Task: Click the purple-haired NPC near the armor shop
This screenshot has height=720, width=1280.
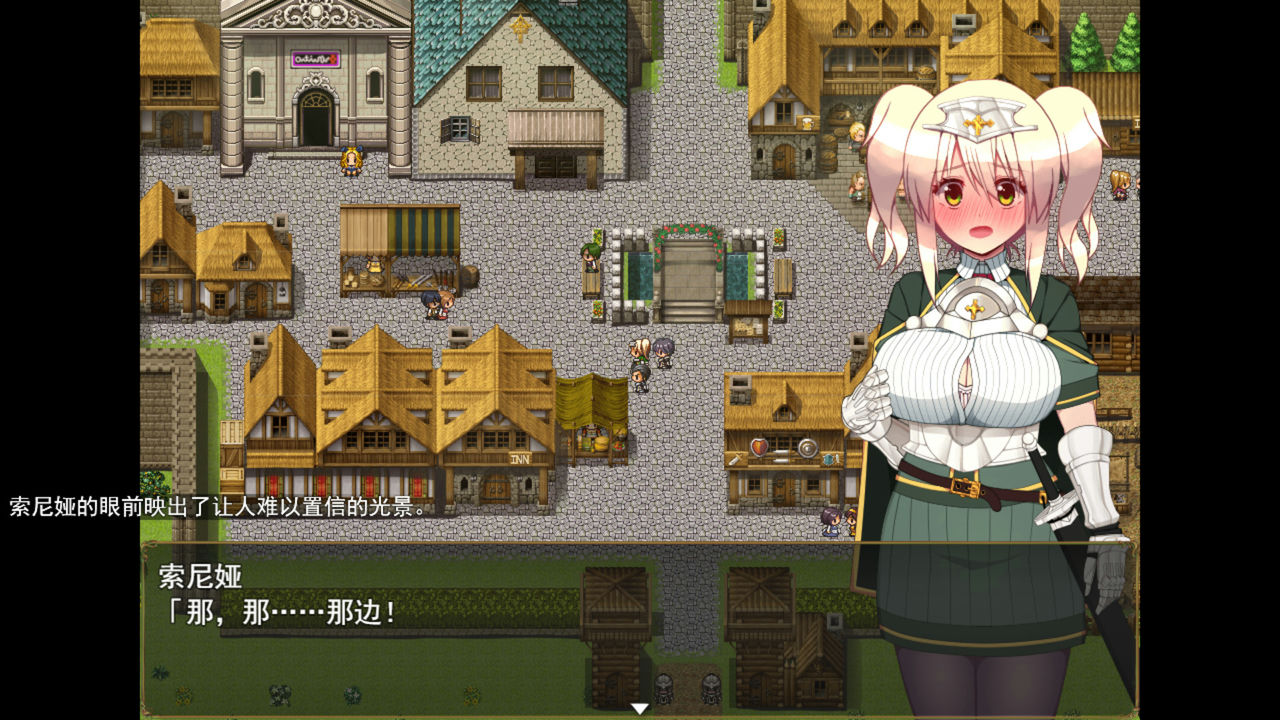Action: tap(830, 520)
